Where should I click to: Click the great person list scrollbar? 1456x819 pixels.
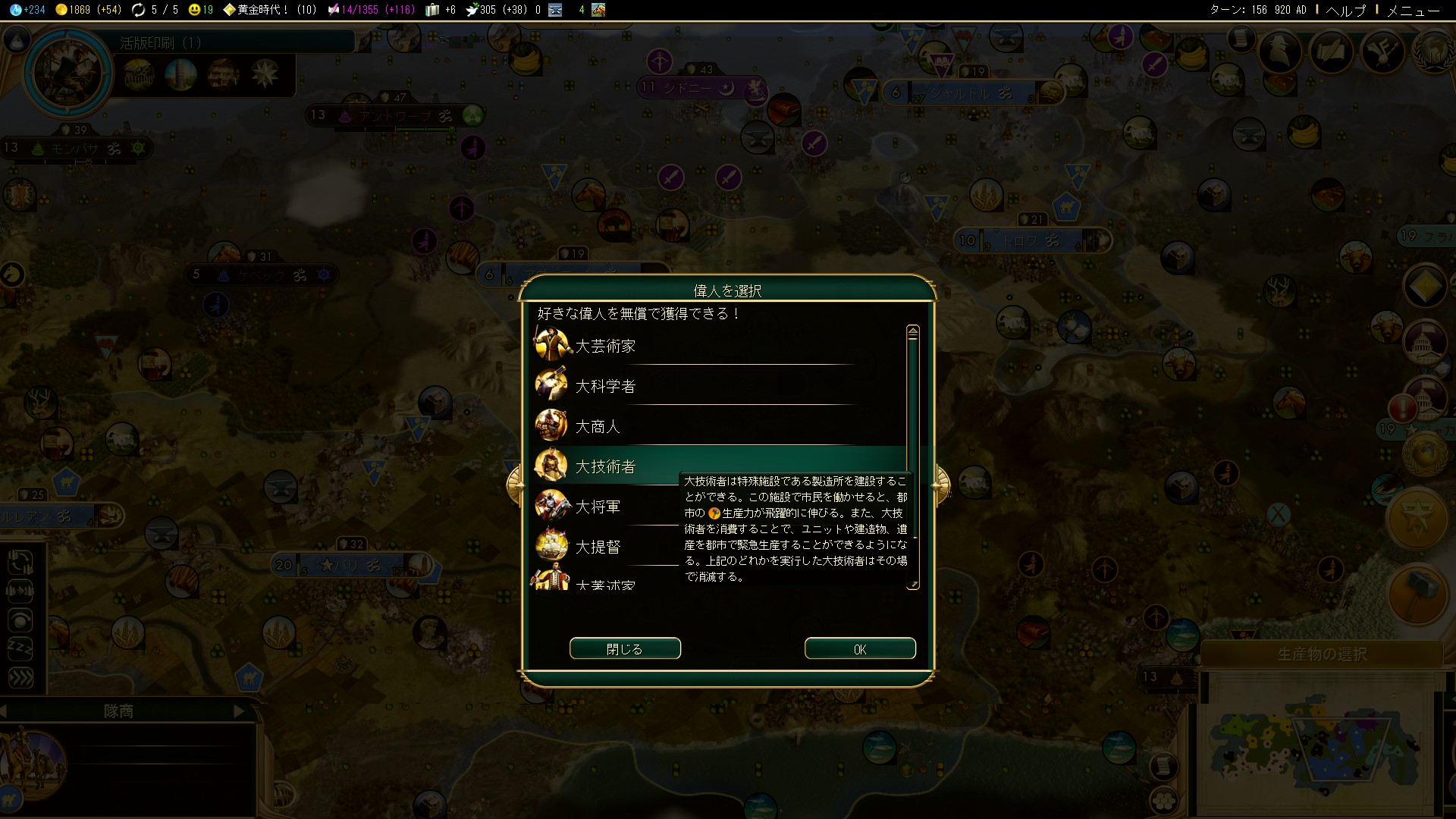913,455
